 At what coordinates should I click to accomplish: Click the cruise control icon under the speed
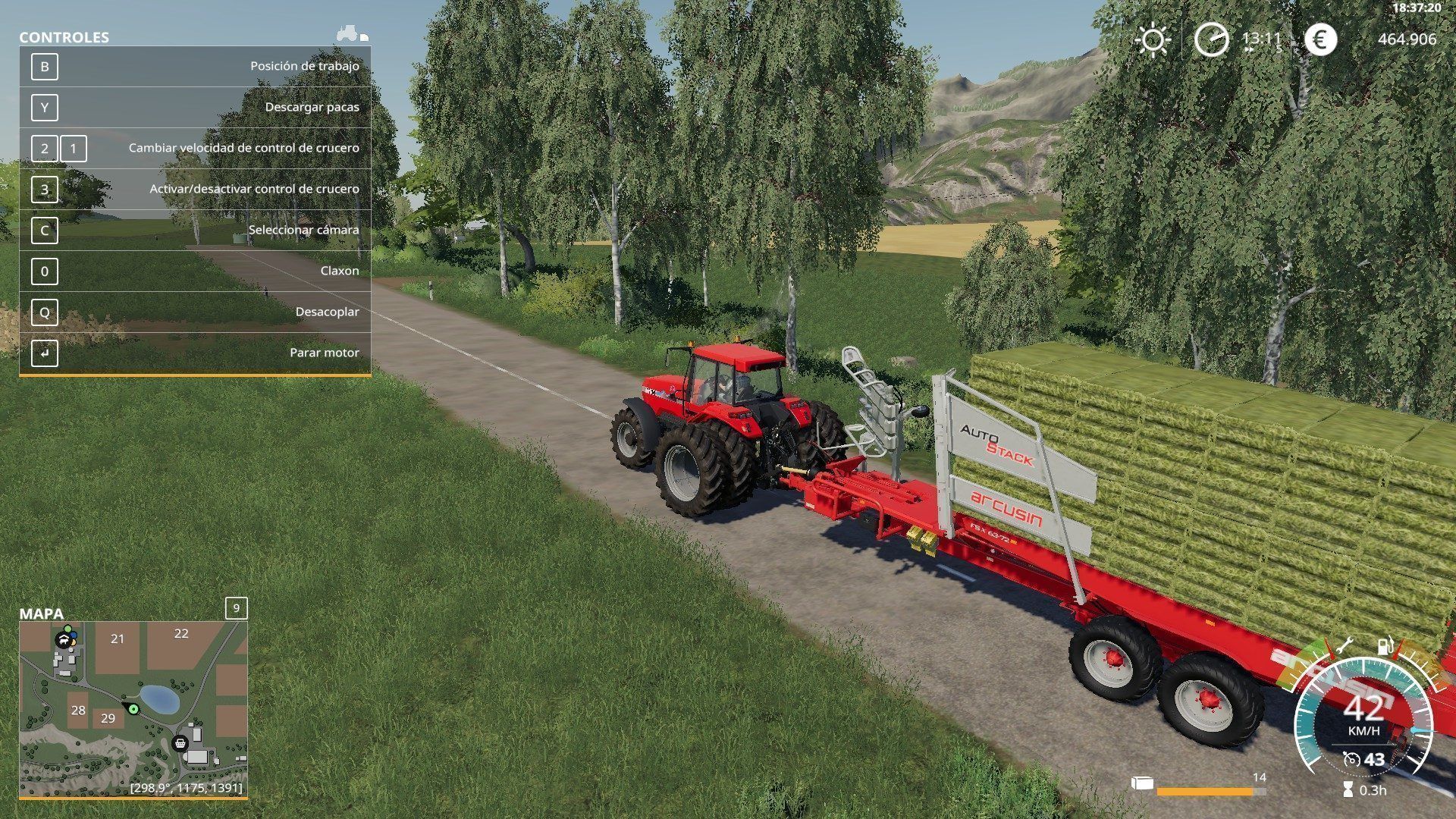point(1351,759)
